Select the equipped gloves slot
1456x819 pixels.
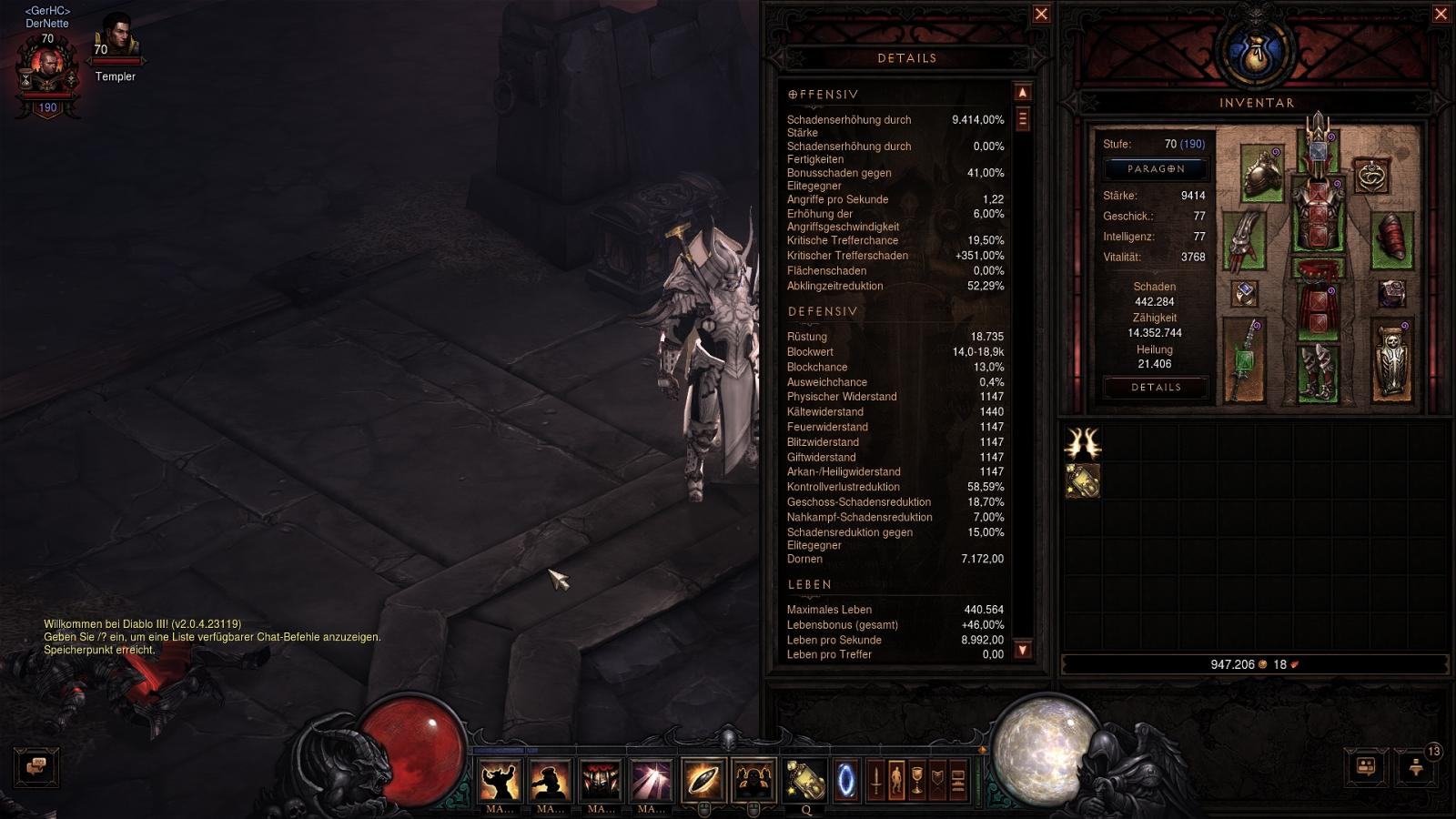[1243, 240]
